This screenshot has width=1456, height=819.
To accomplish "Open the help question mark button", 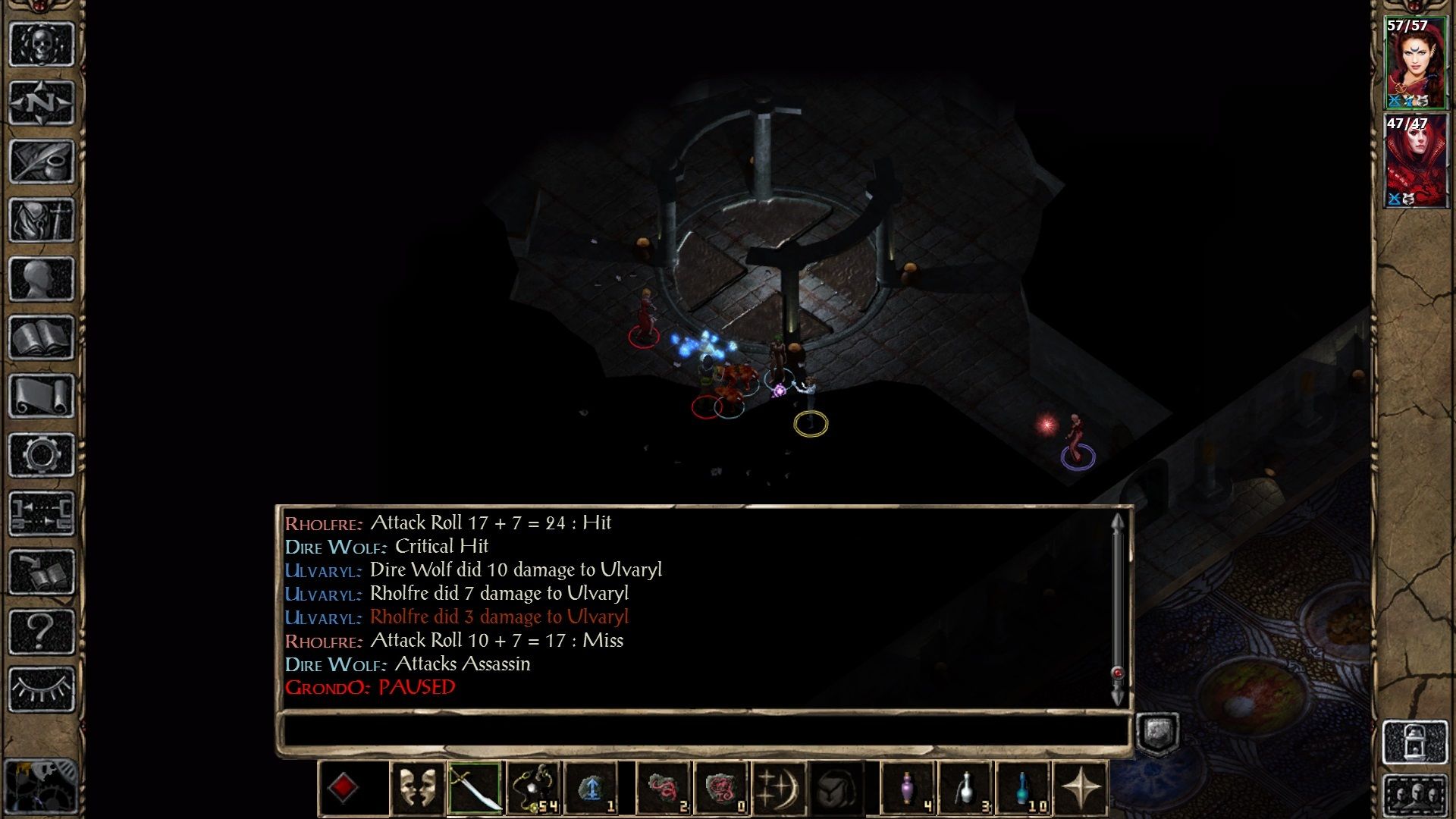I will [42, 631].
